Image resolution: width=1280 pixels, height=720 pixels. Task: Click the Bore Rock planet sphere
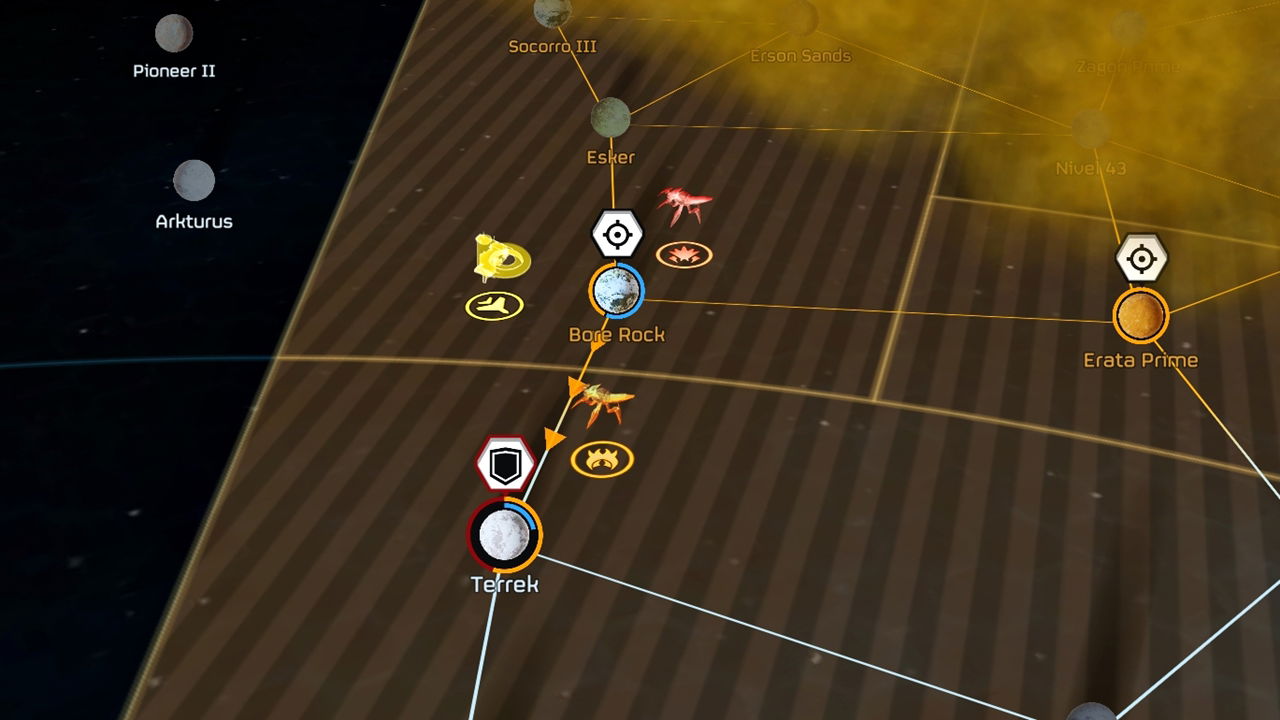617,291
